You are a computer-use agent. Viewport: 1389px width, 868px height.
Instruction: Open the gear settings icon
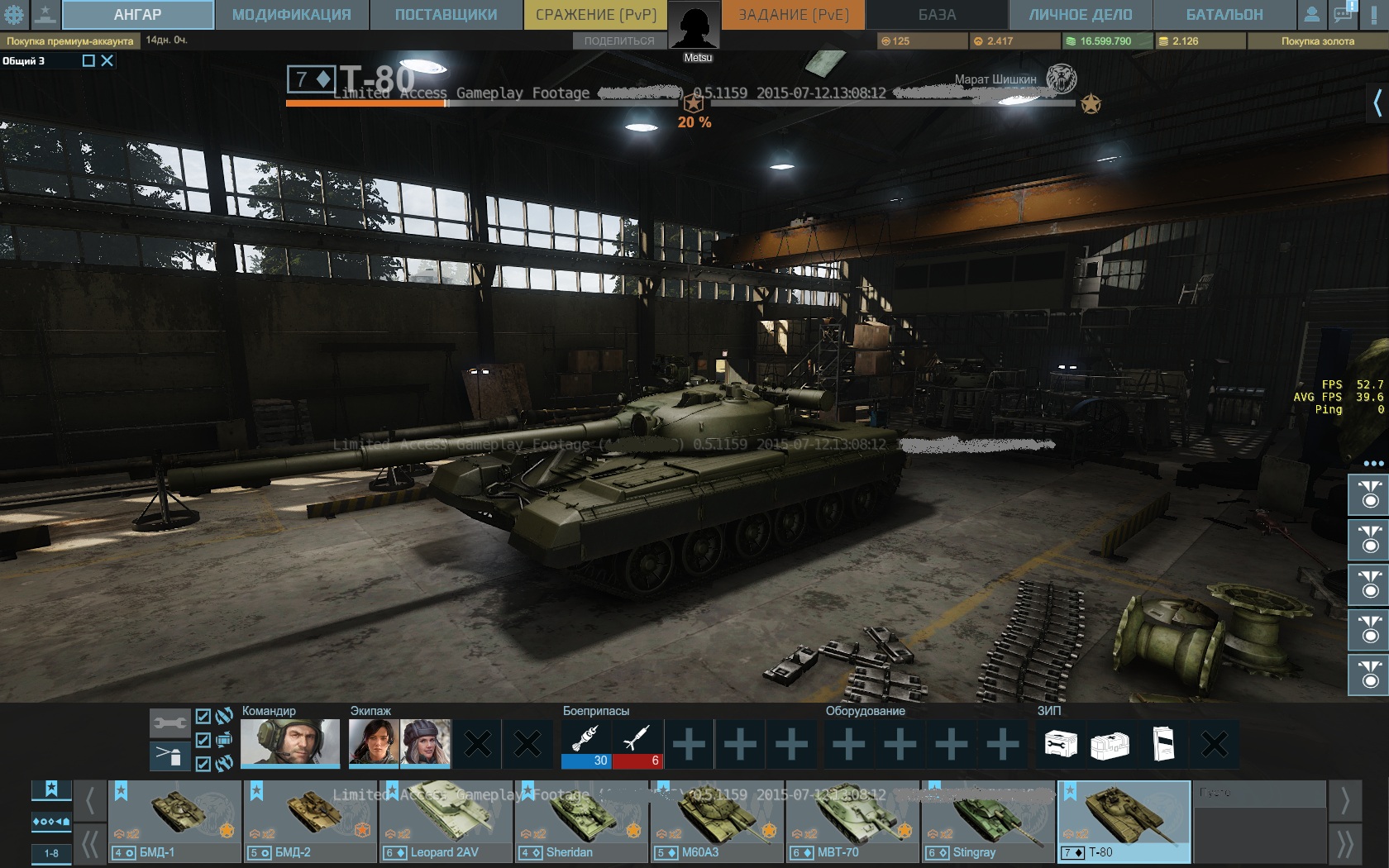14,14
